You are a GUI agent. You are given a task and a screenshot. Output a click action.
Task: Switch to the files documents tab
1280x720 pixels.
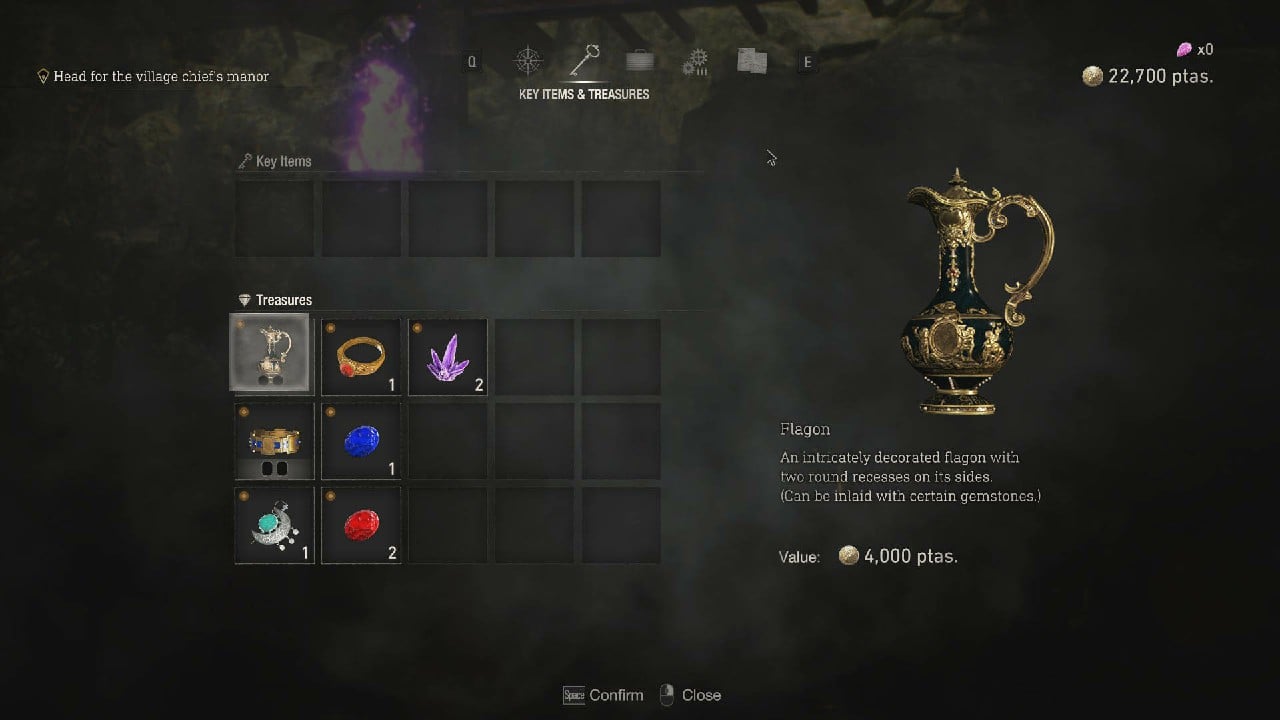click(x=751, y=62)
